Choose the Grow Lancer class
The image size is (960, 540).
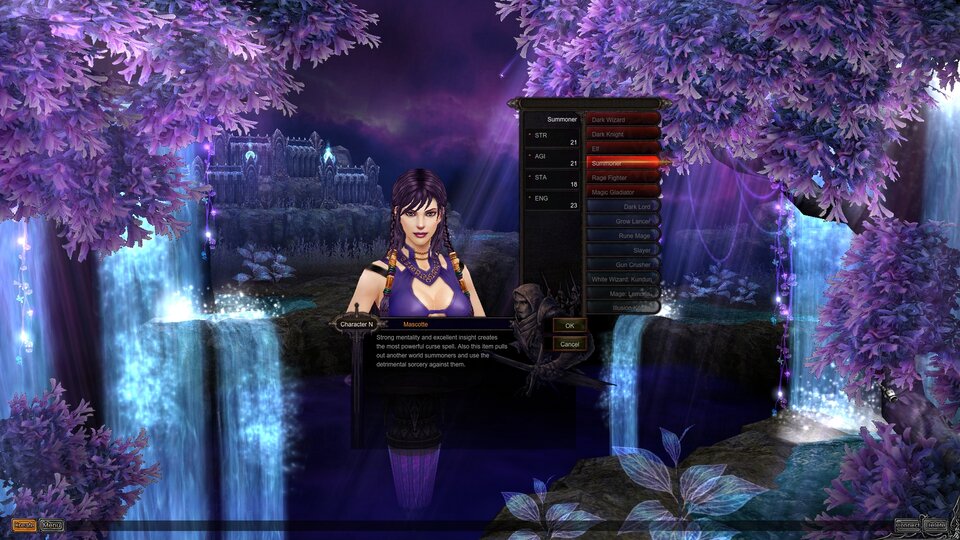(x=622, y=221)
